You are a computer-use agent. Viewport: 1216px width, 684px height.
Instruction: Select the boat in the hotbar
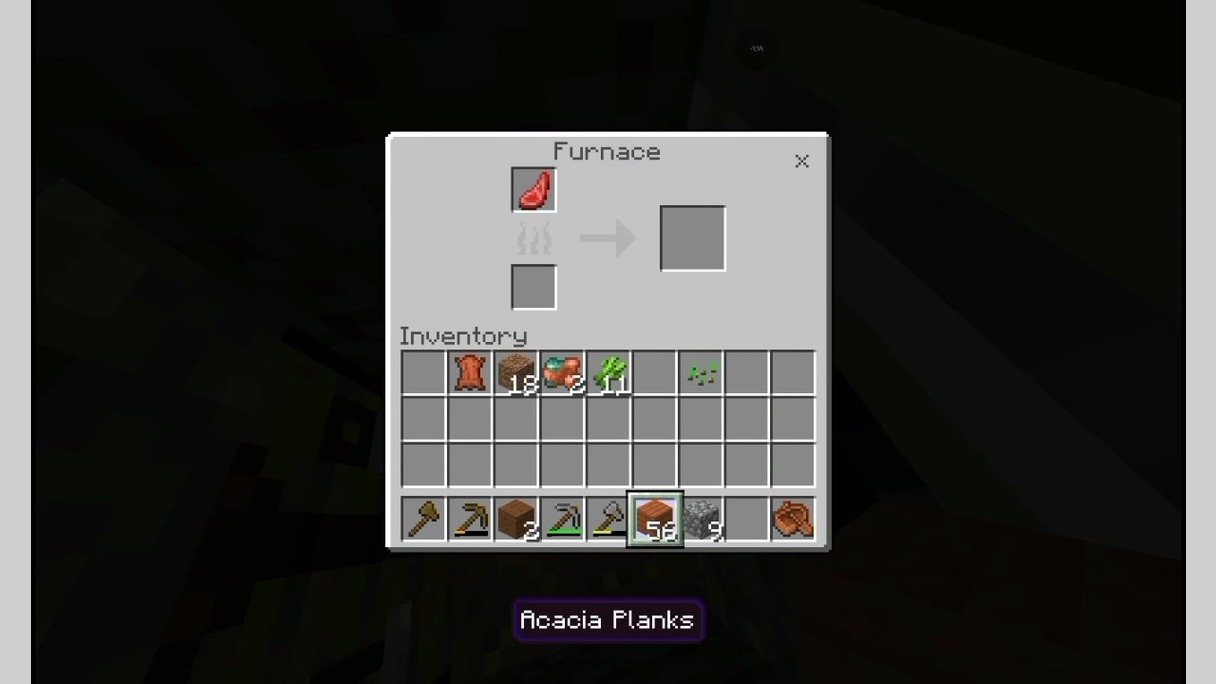tap(793, 519)
